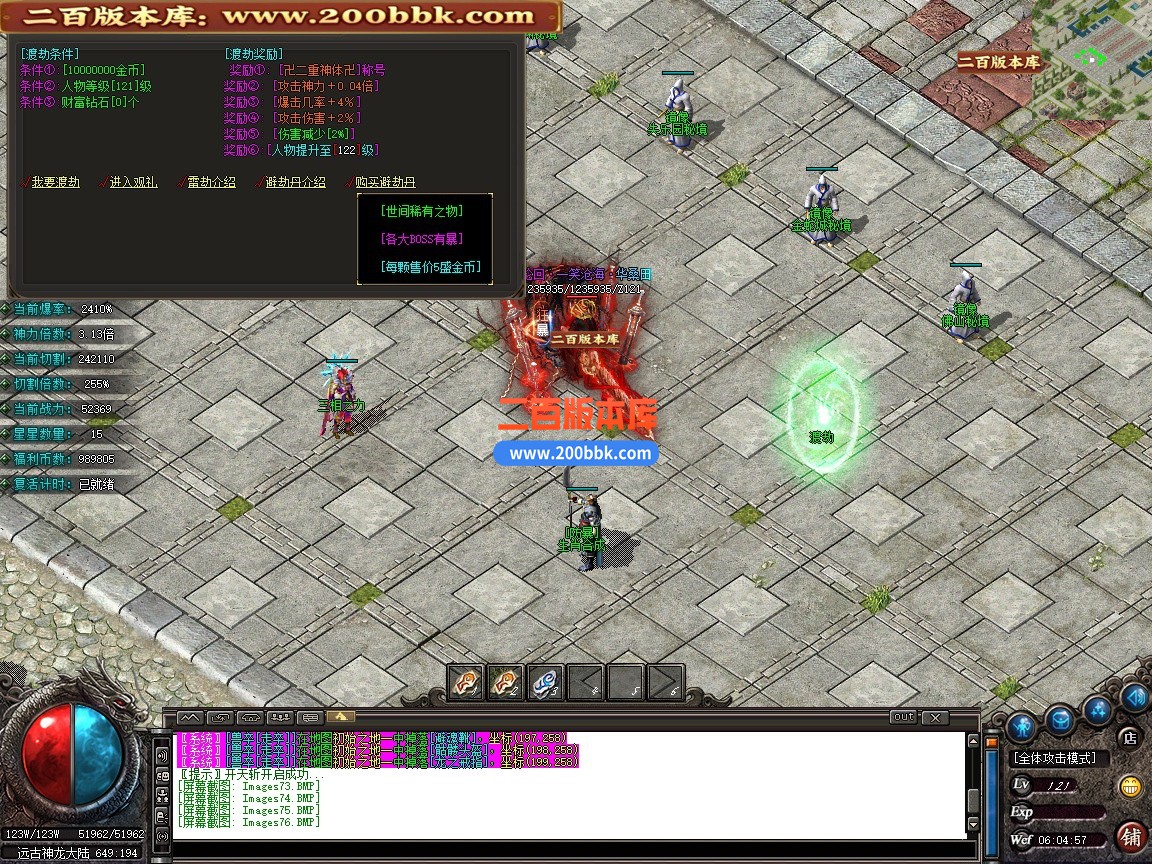The height and width of the screenshot is (864, 1152).
Task: Use the first hotbar item slot
Action: click(465, 683)
